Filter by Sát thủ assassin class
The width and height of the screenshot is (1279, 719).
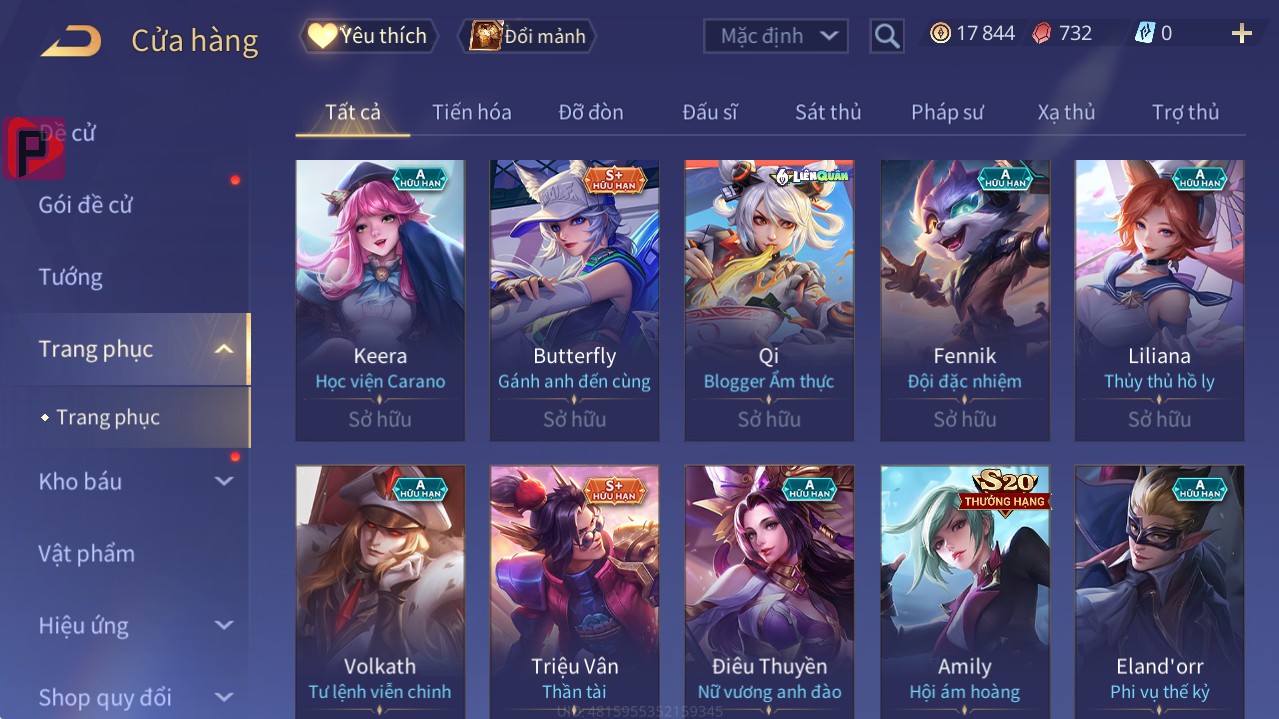(x=827, y=112)
